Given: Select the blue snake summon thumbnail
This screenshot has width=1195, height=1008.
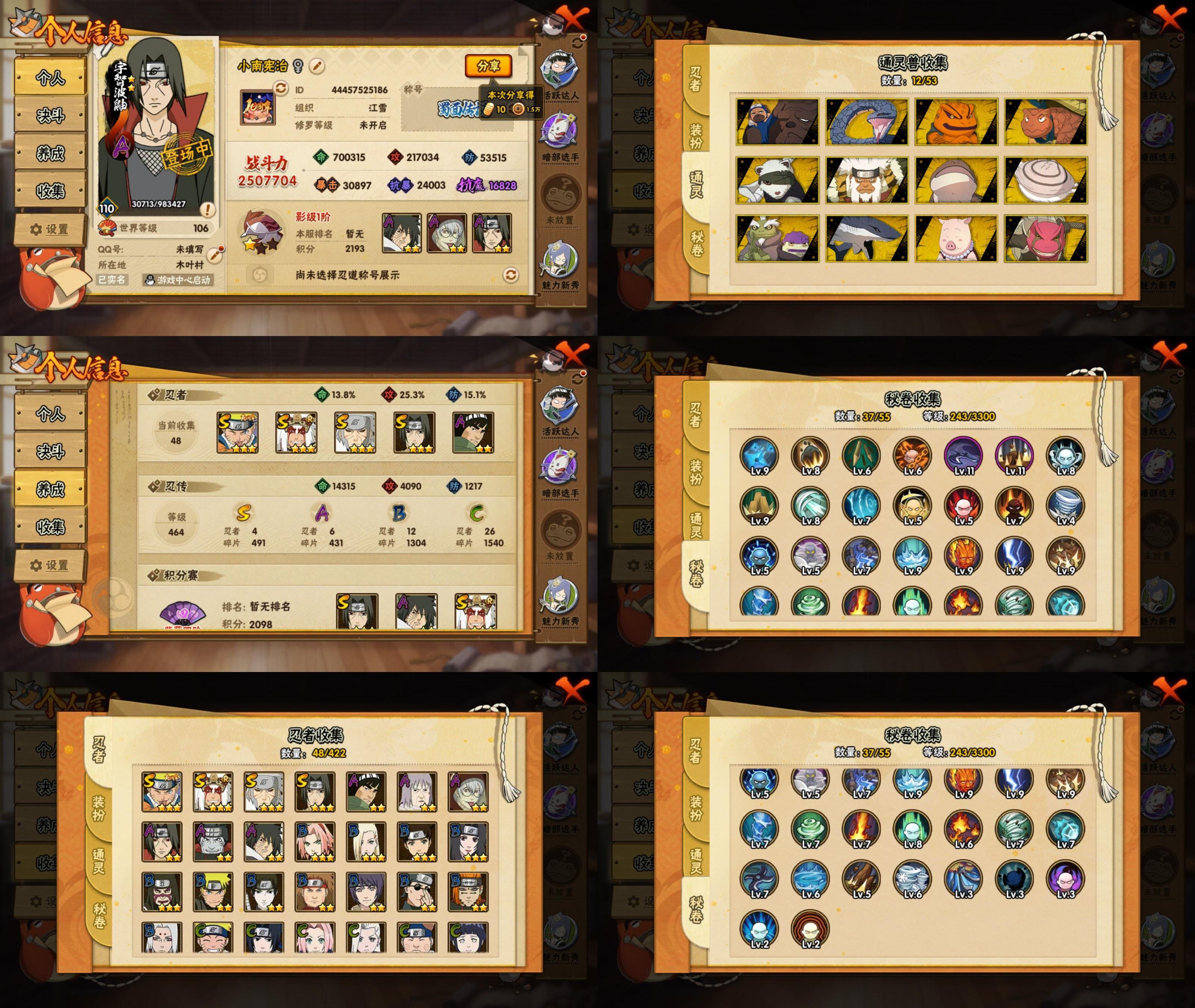Looking at the screenshot, I should pos(866,122).
